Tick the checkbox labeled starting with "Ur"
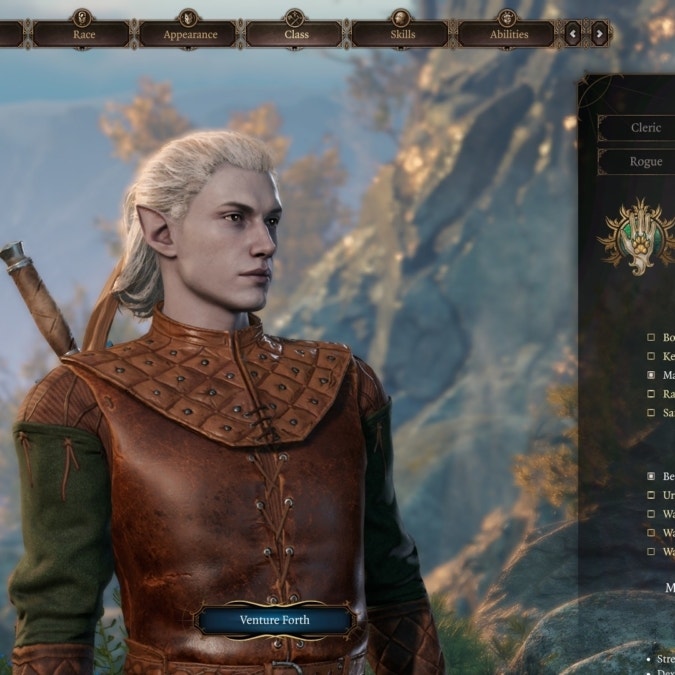 coord(652,495)
